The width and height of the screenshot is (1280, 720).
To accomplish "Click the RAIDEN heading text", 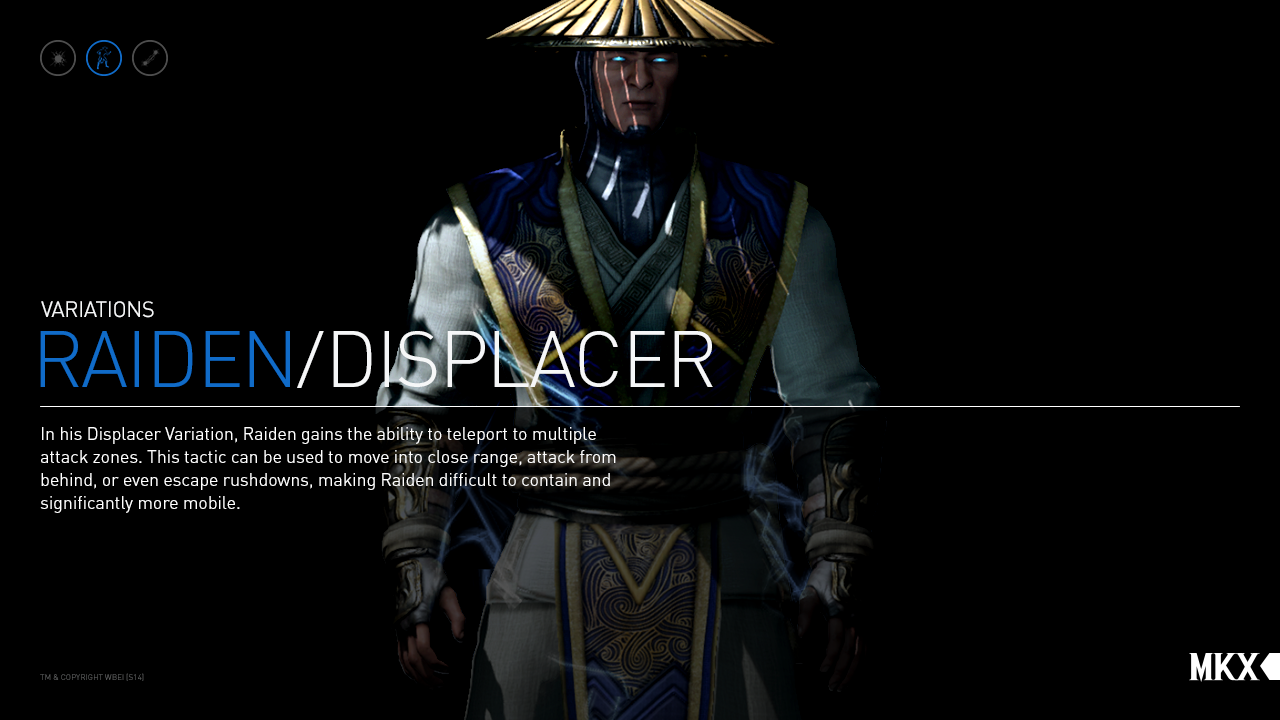I will (x=165, y=360).
